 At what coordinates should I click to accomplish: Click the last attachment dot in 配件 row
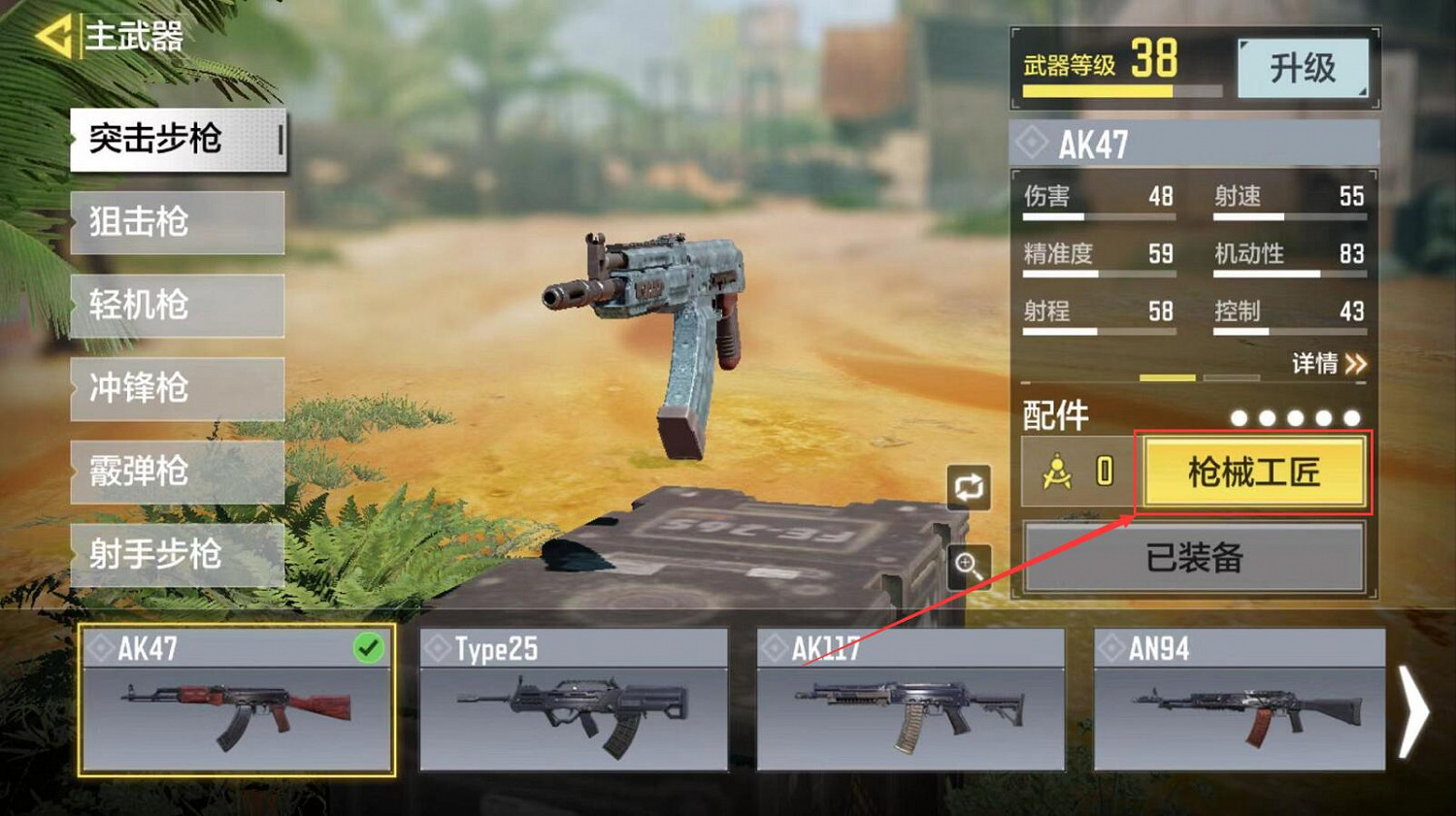pyautogui.click(x=1349, y=416)
